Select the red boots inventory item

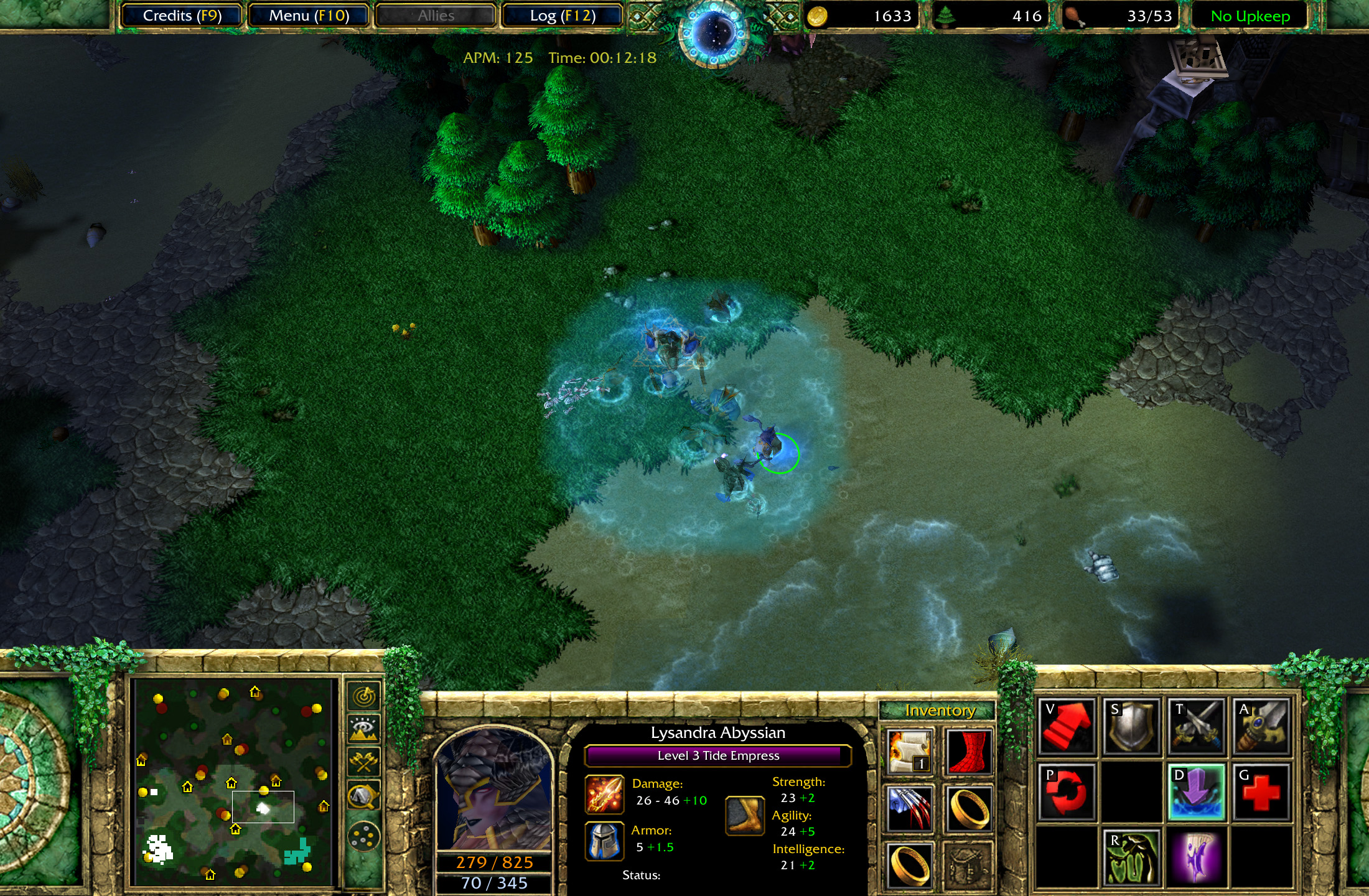(968, 752)
